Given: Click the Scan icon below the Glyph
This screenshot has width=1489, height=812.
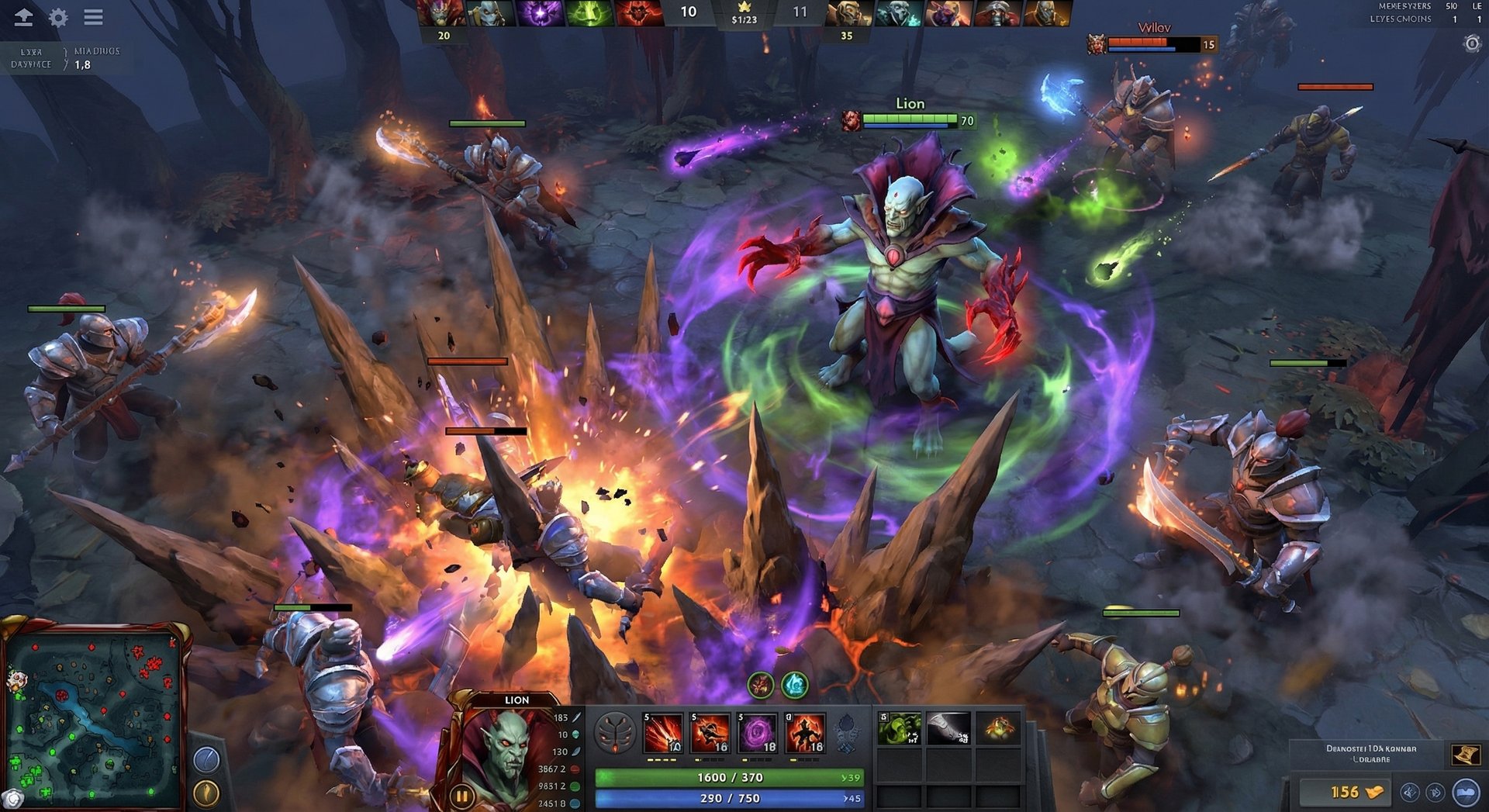Looking at the screenshot, I should tap(206, 791).
